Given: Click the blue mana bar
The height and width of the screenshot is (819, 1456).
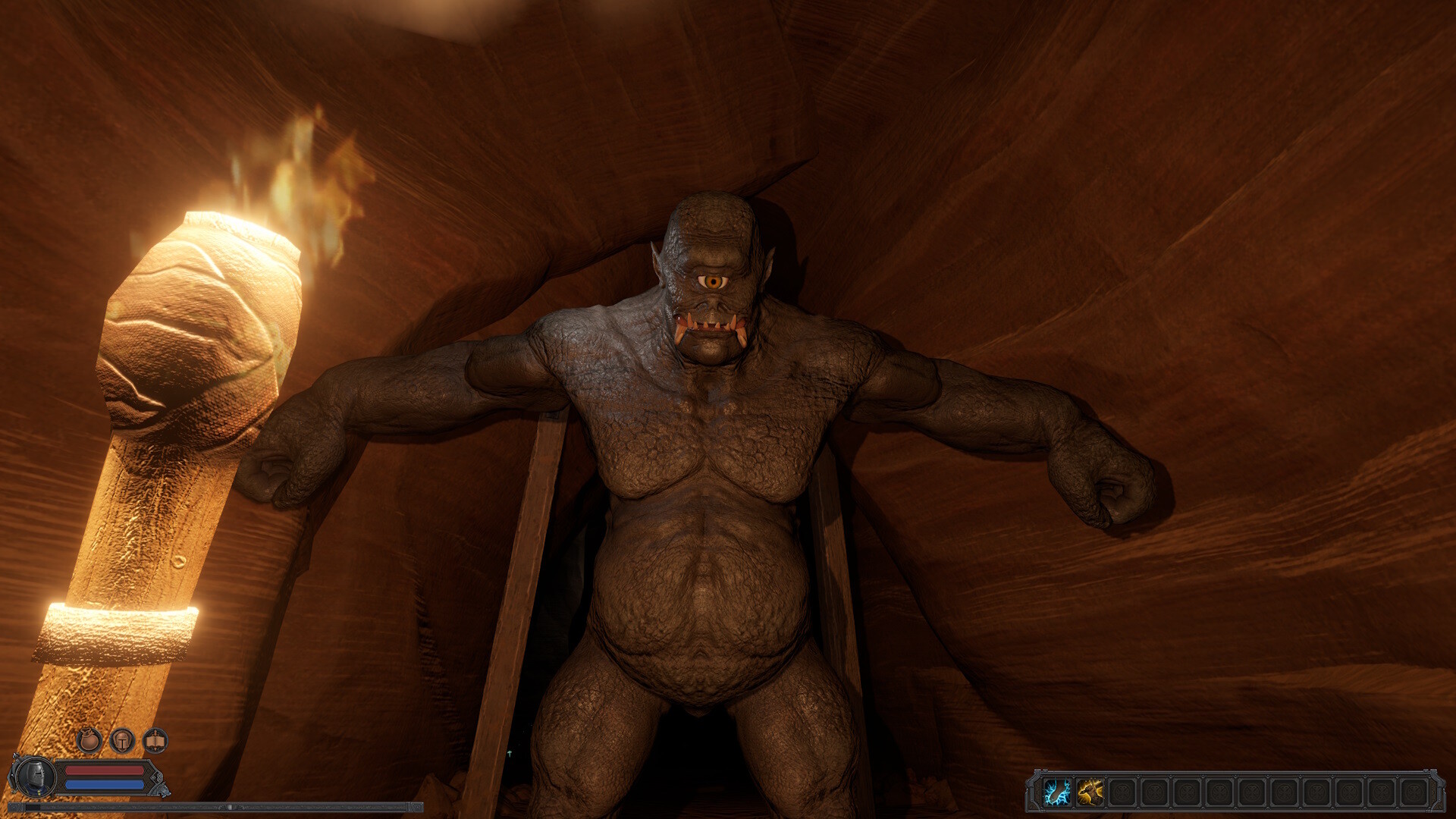Looking at the screenshot, I should 105,784.
